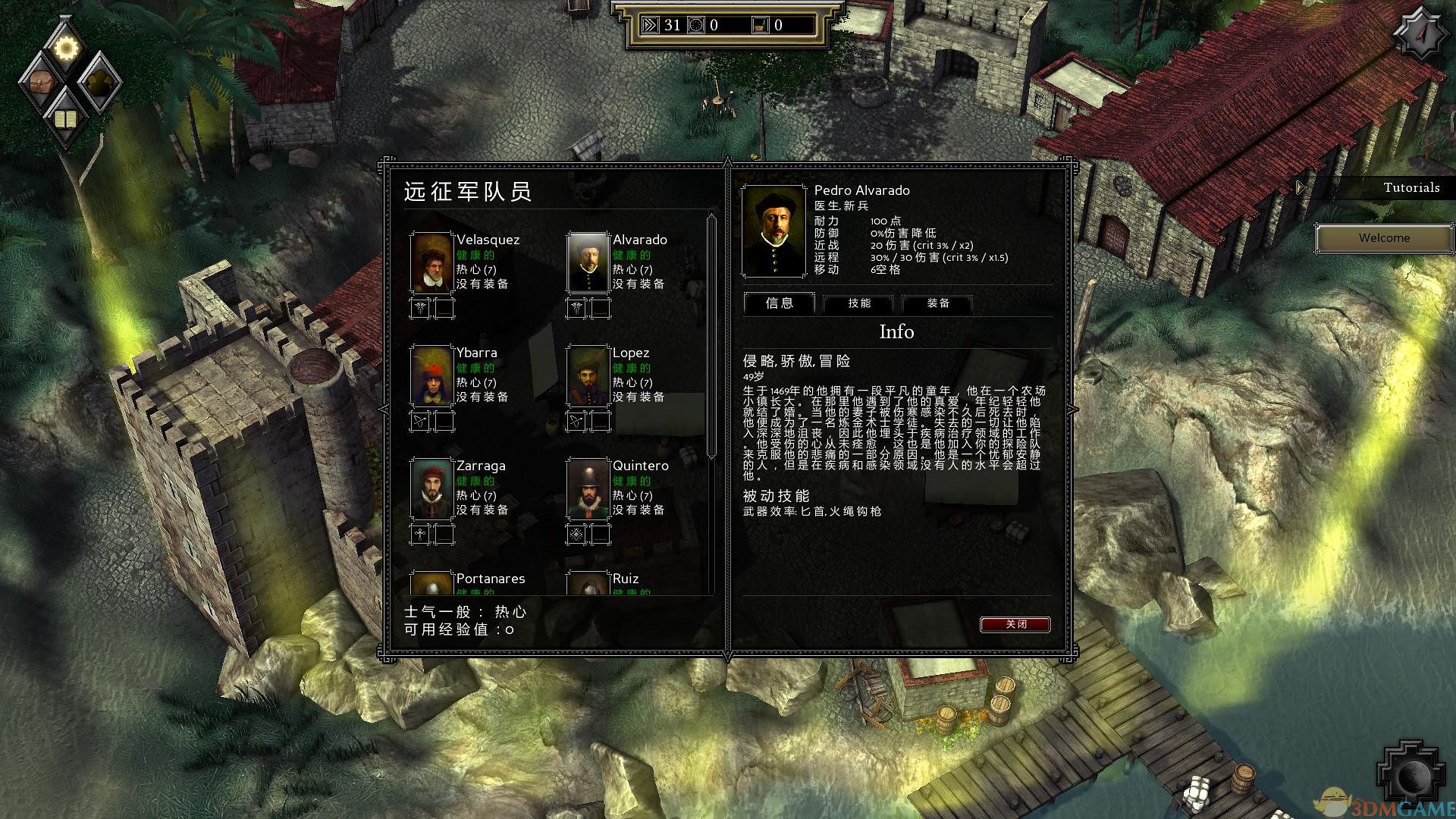Click the cross cleric icon under Zarraga
This screenshot has height=819, width=1456.
click(422, 535)
